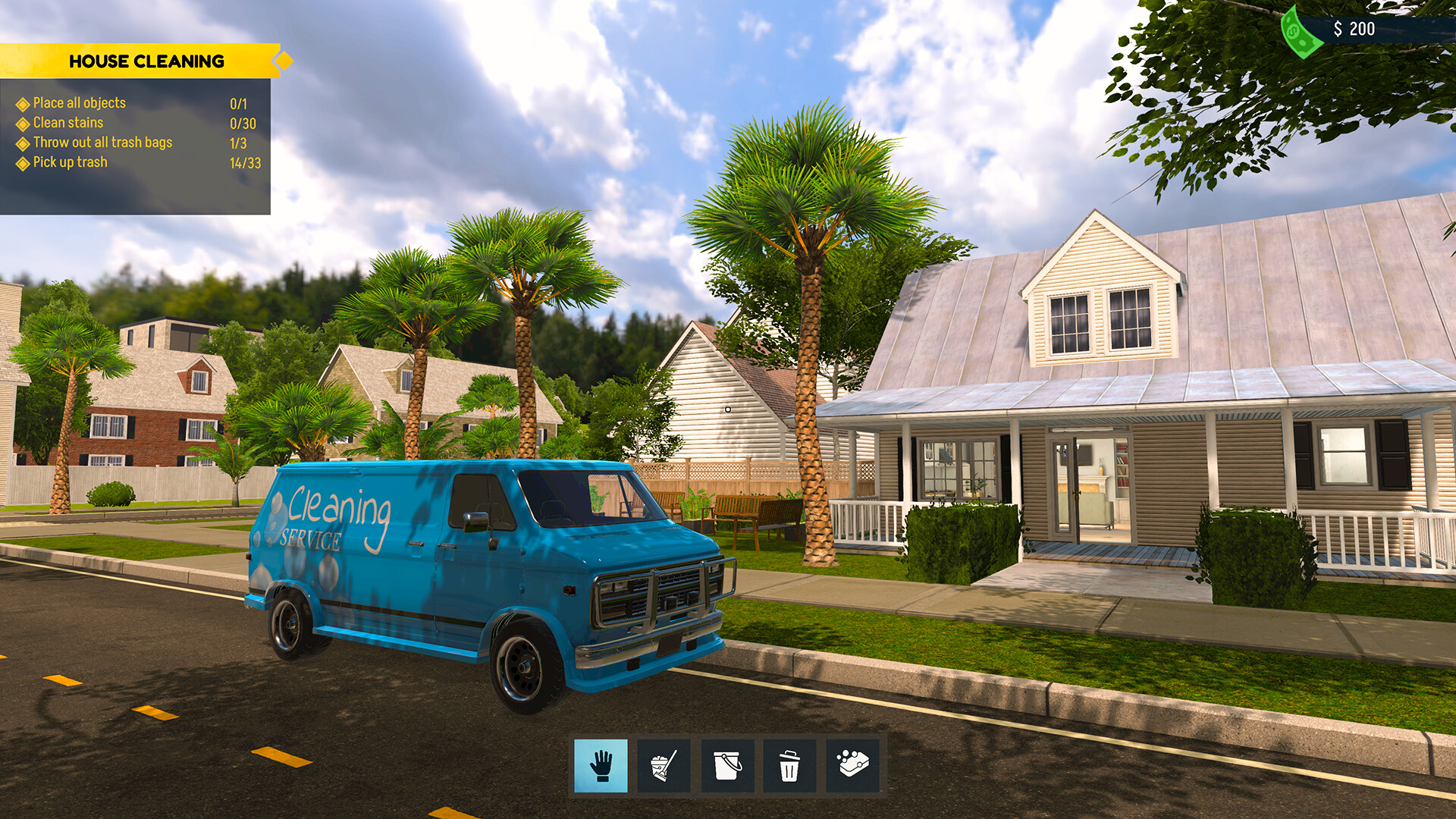Toggle the Clean stains objective marker

click(22, 122)
